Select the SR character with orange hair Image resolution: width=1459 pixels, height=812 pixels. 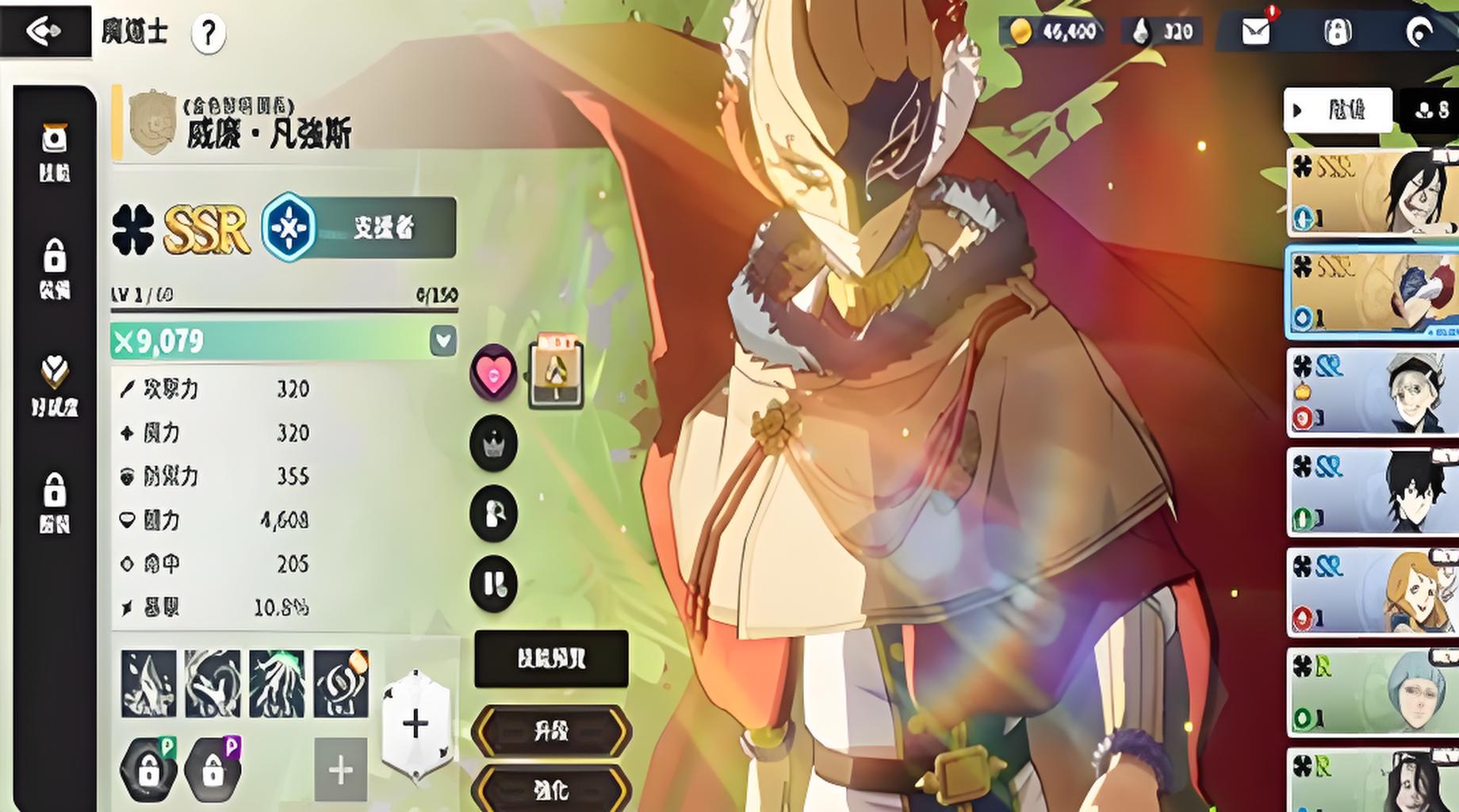coord(1372,592)
